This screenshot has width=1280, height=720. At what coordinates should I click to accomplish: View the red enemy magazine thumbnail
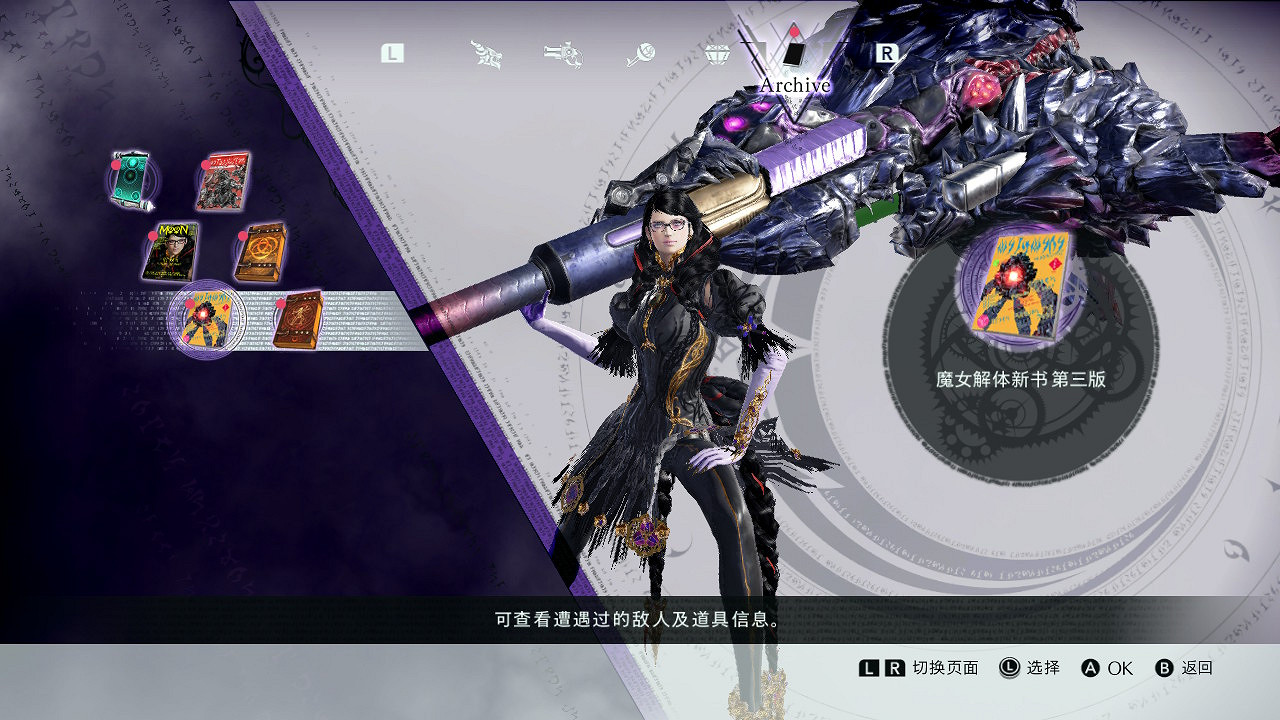pos(223,181)
